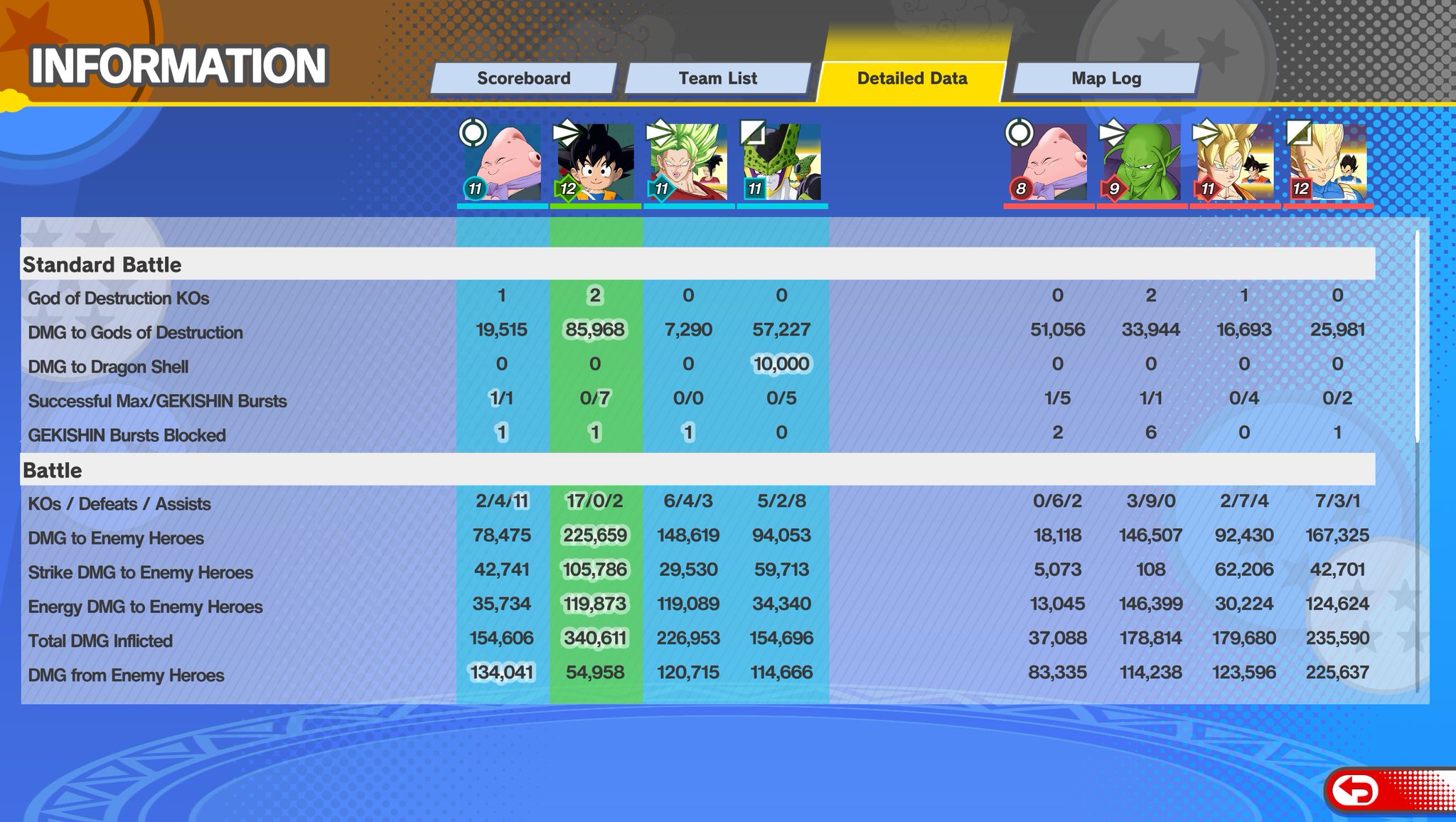Choose the green-haired Super Saiyan portrait
The image size is (1456, 822).
(x=688, y=163)
